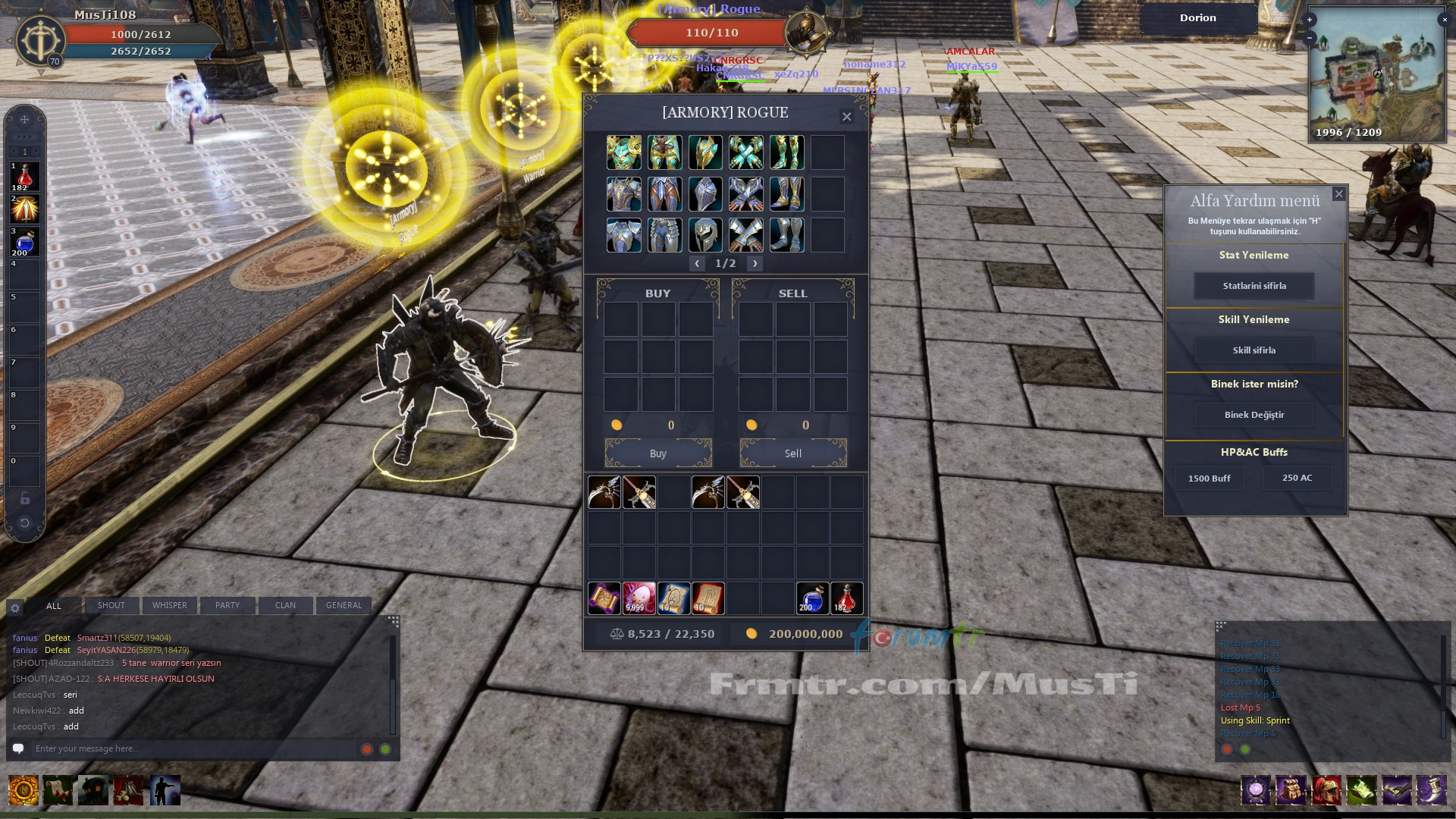
Task: Click the Skill sifirla button
Action: 1254,350
